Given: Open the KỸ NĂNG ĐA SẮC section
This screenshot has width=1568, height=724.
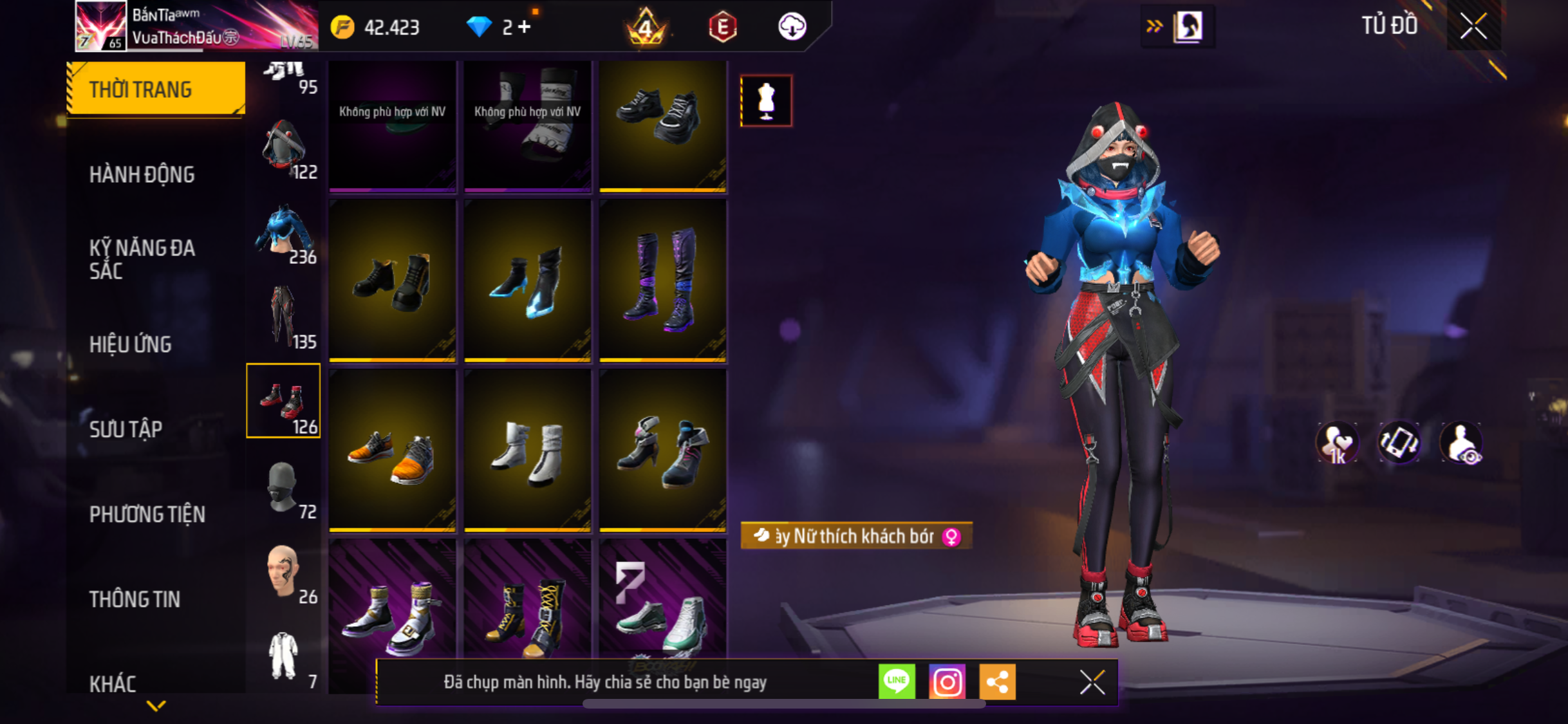Looking at the screenshot, I should 142,259.
